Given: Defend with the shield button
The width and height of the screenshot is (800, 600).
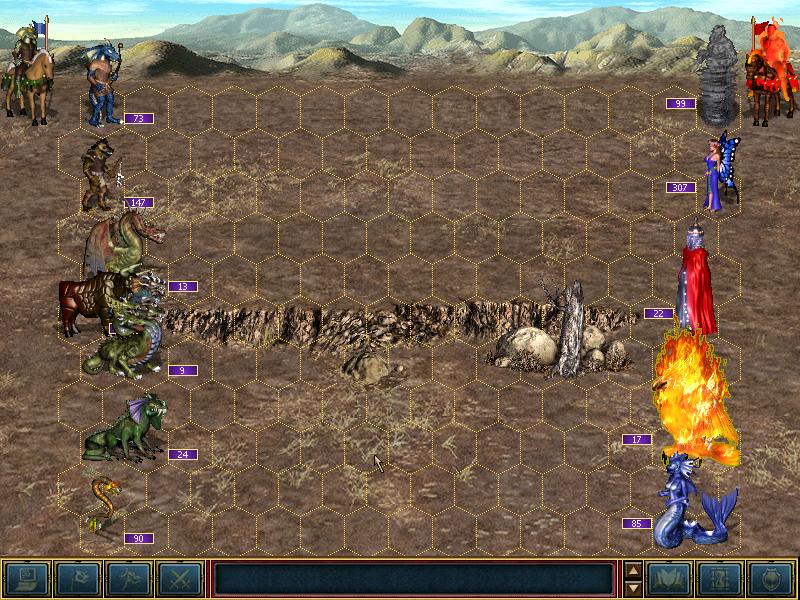Looking at the screenshot, I should tap(772, 579).
